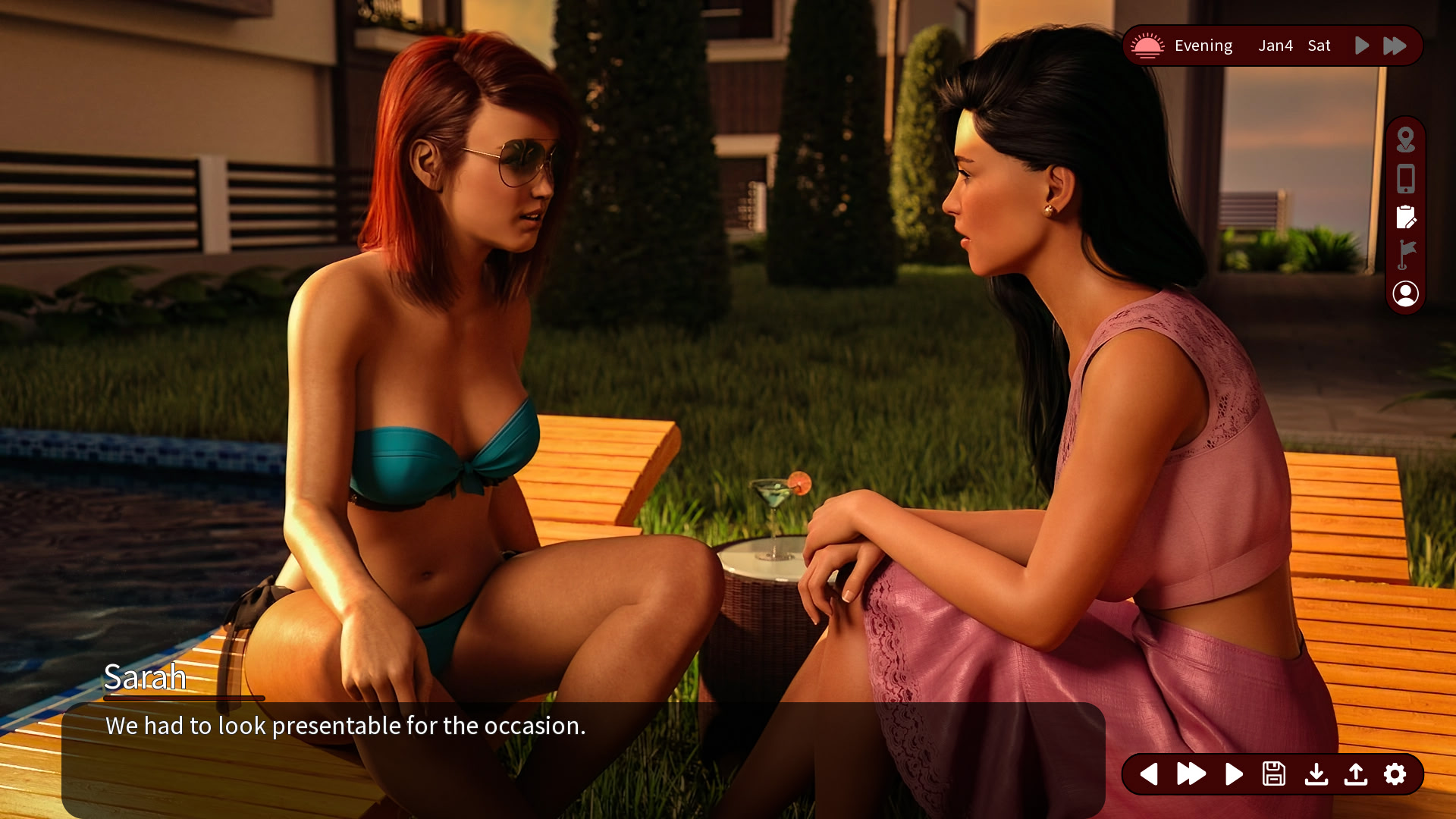Open the map location pin icon

tap(1405, 140)
